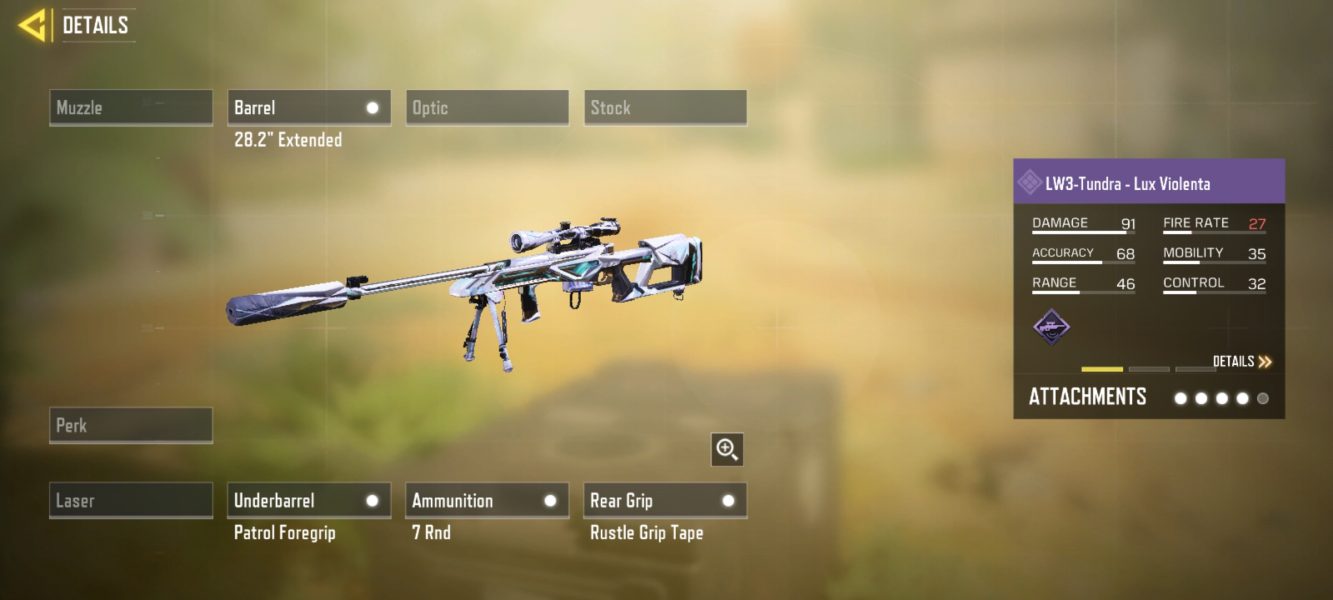Open the Optic attachment slot
Screen dimensions: 1333x600
click(487, 108)
